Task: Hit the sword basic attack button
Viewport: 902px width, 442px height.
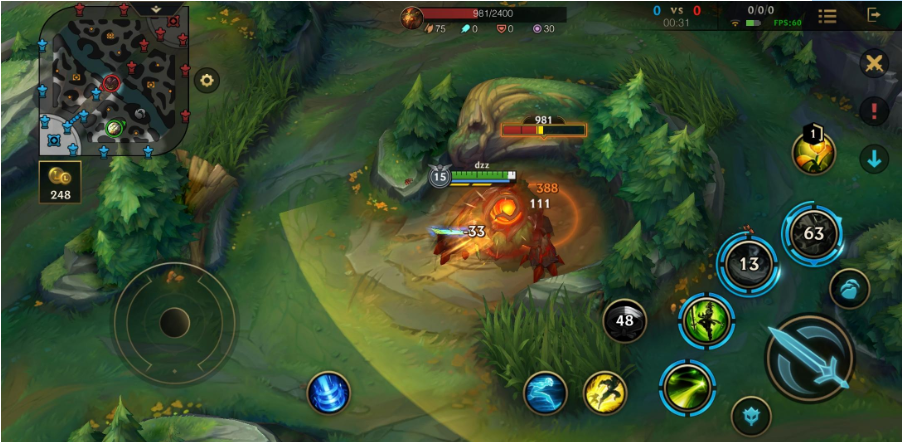Action: pos(810,357)
